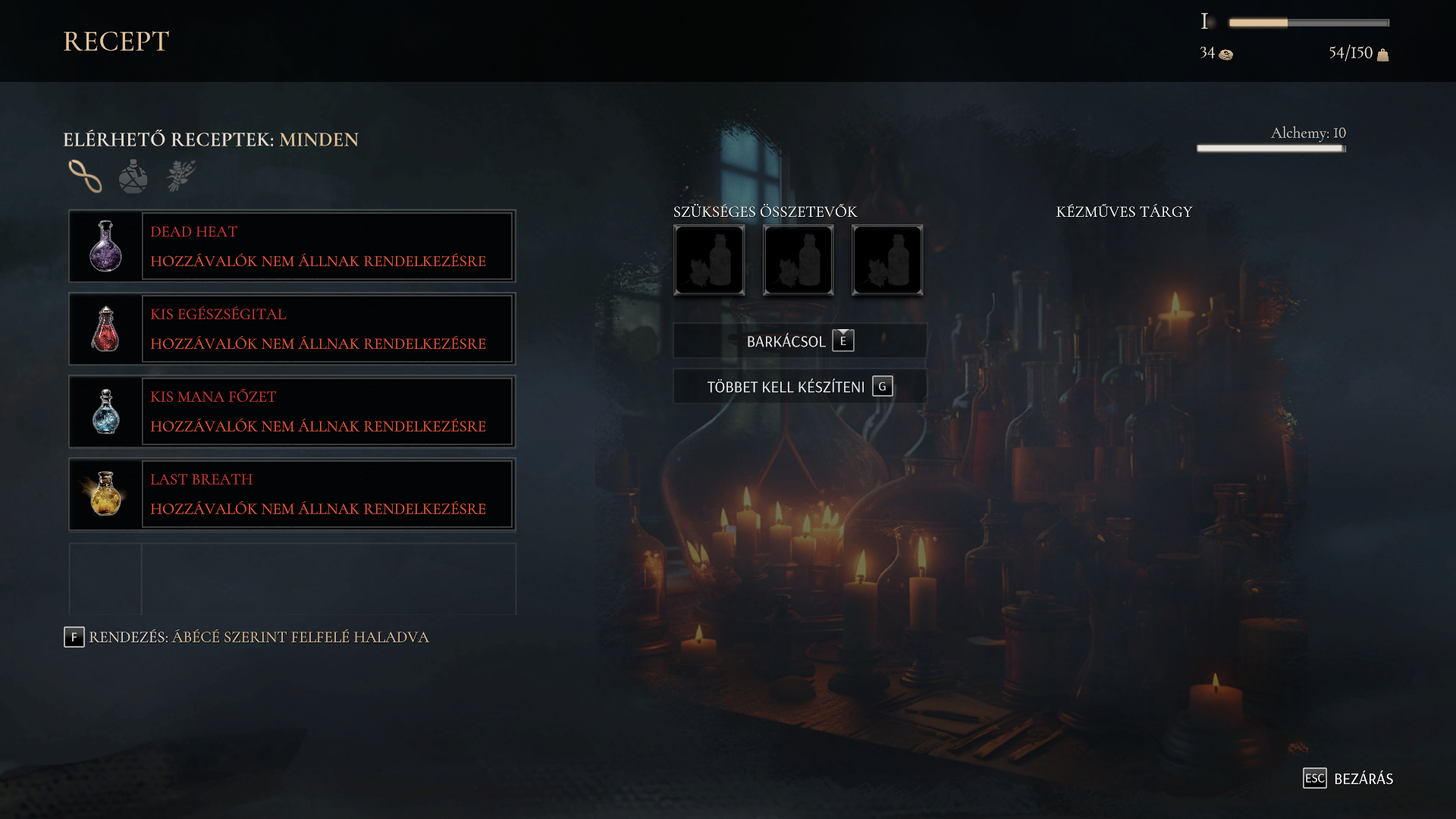Viewport: 1456px width, 819px height.
Task: Select the Kis Mana Főzet recipe
Action: pos(292,412)
